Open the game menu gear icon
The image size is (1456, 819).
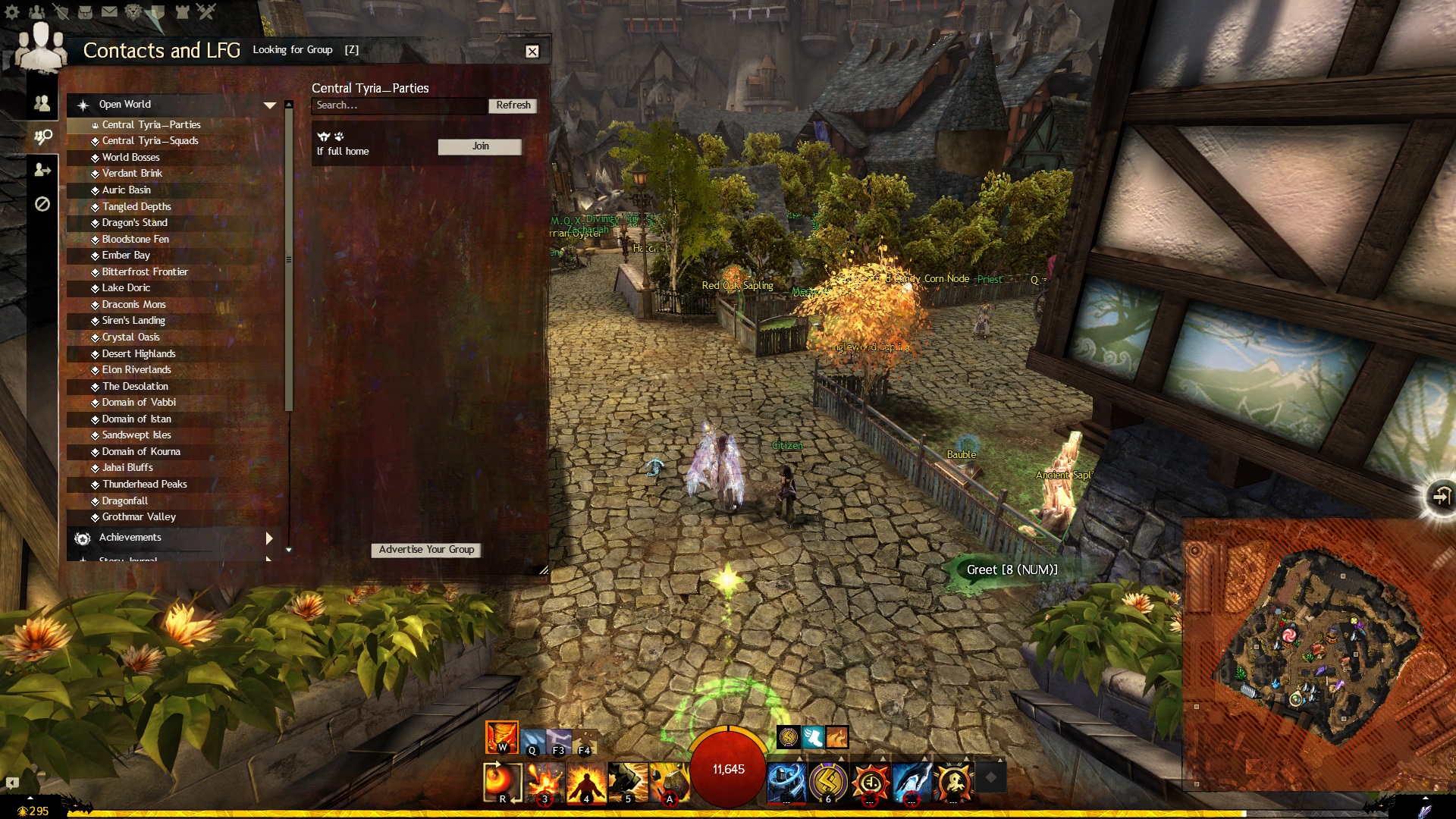point(12,12)
